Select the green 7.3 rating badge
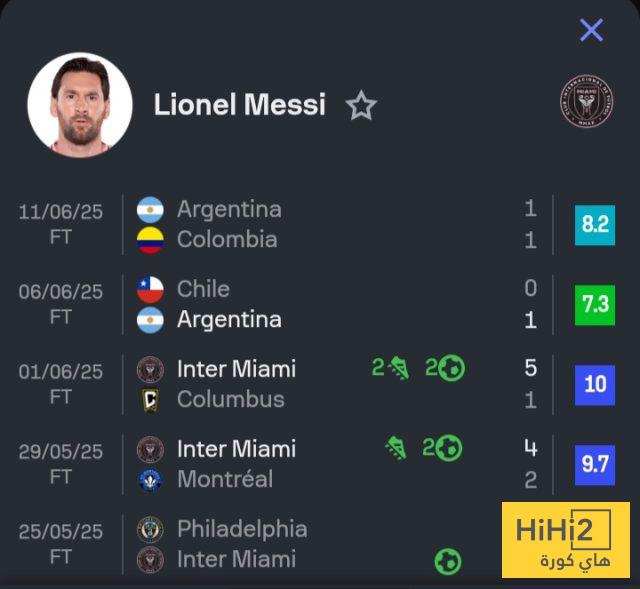640x589 pixels. [x=595, y=304]
